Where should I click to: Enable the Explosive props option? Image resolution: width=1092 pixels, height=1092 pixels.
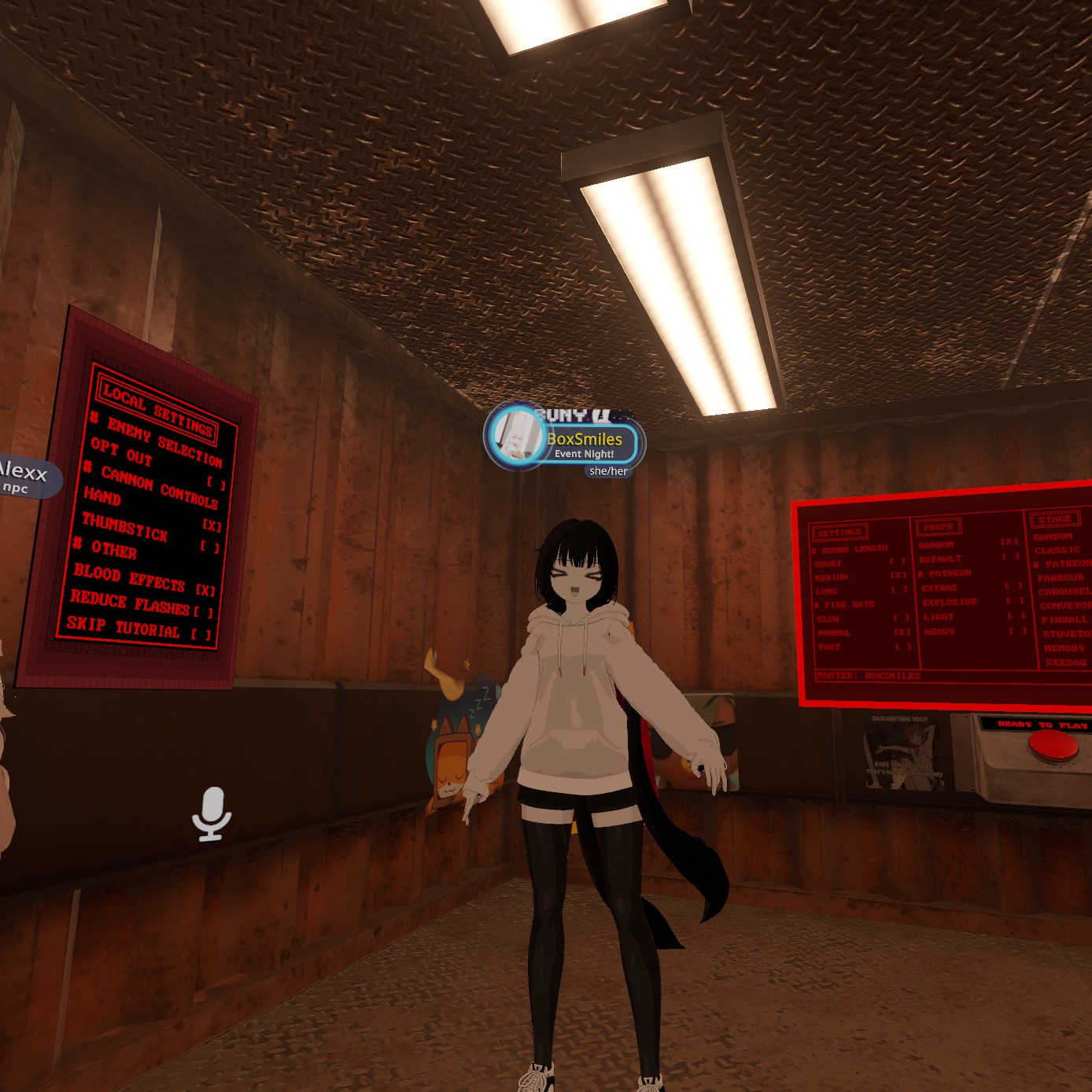[x=1013, y=601]
